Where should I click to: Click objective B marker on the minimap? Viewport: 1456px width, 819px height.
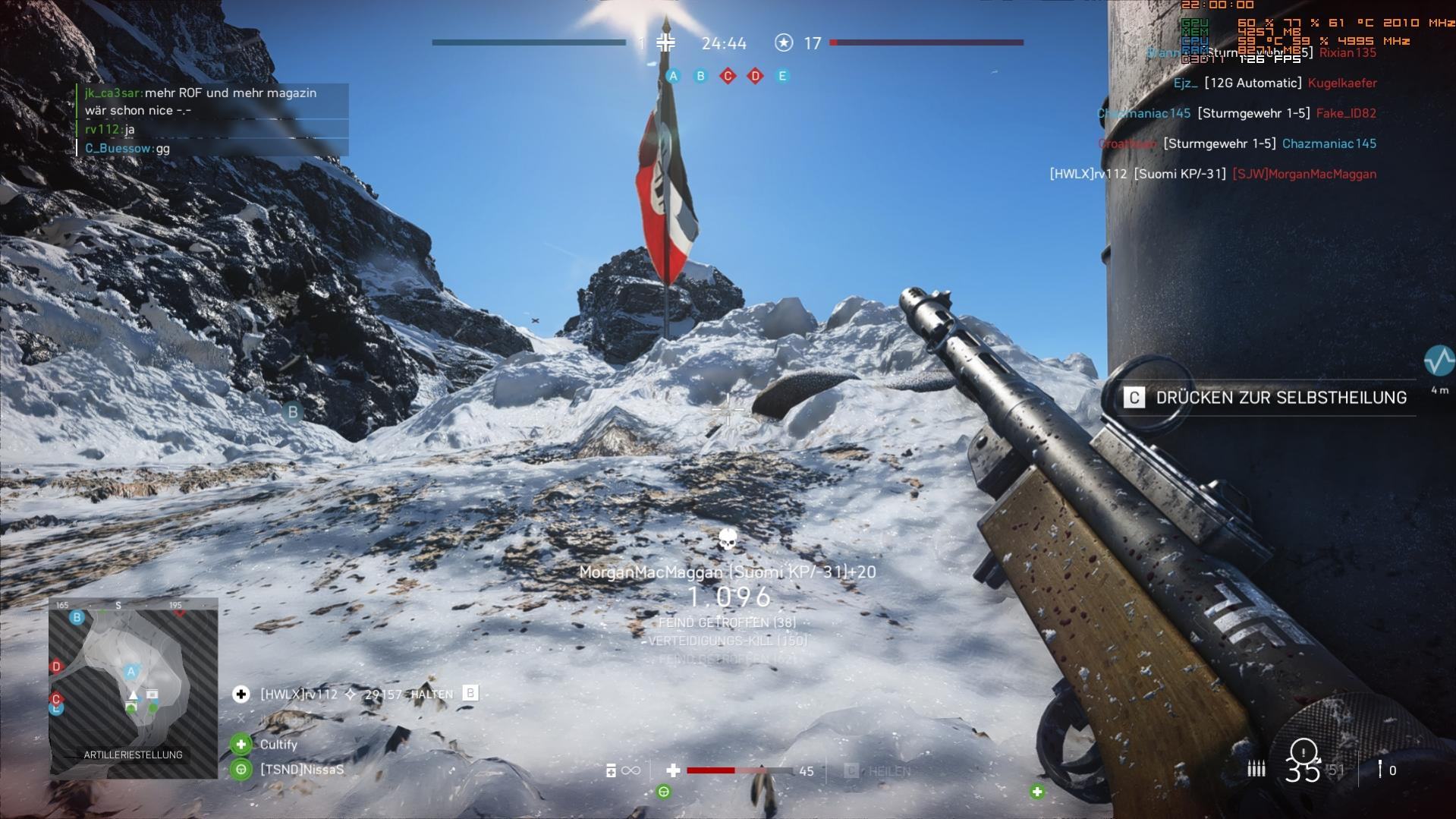tap(77, 618)
